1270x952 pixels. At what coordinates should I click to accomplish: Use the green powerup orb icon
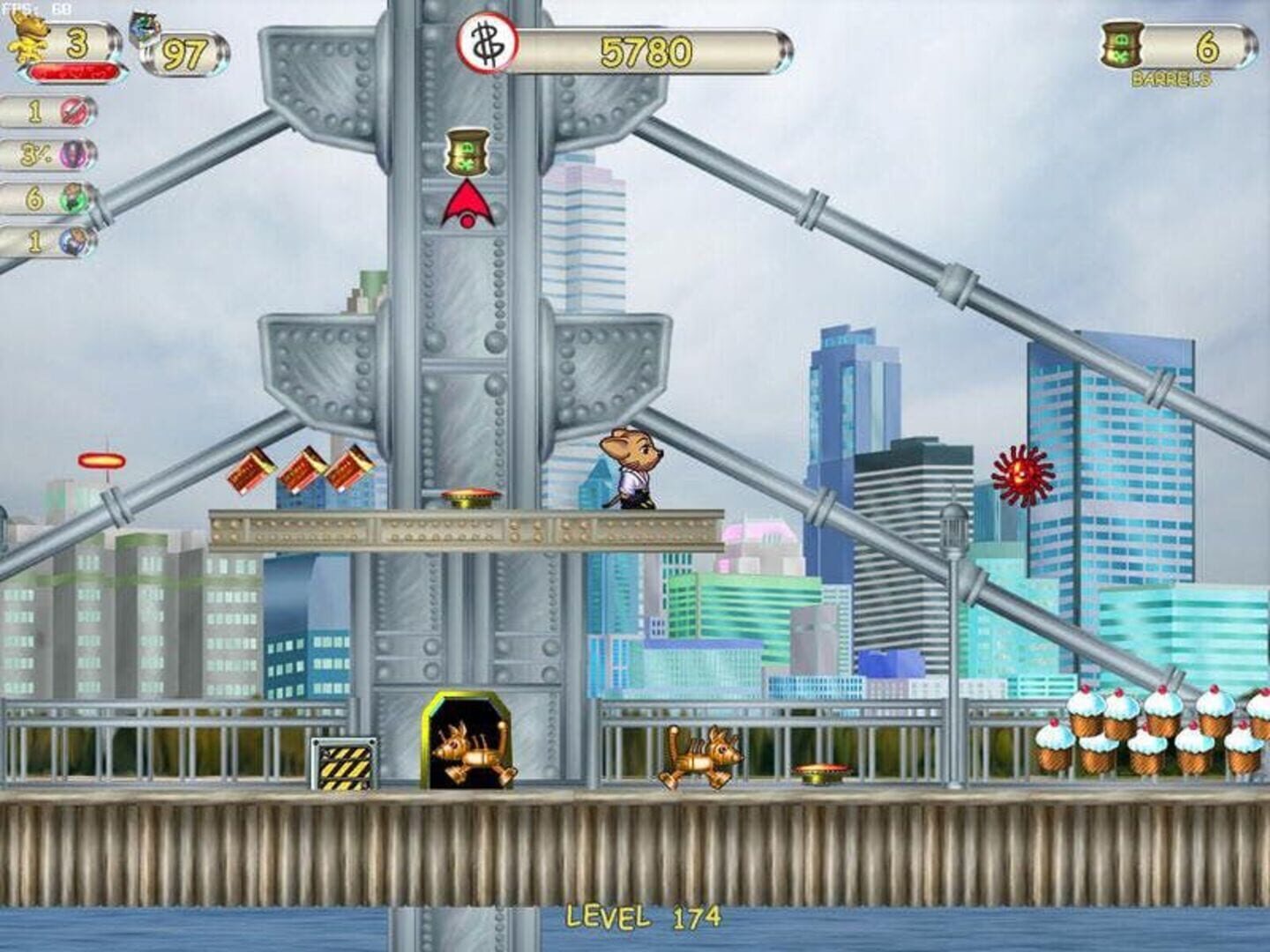(x=75, y=198)
